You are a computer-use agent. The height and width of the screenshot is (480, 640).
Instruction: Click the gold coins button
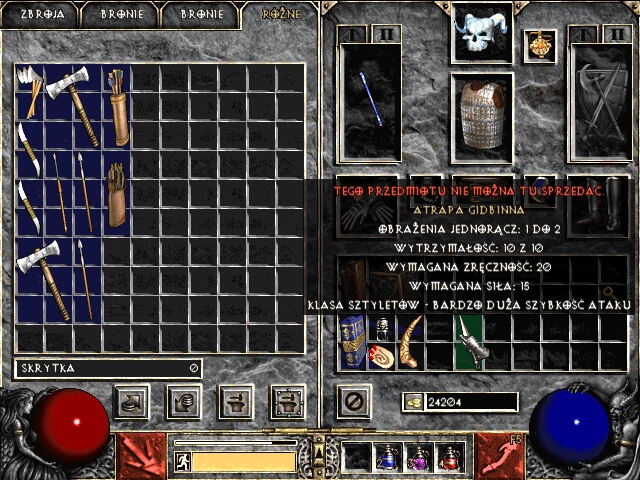coord(412,402)
